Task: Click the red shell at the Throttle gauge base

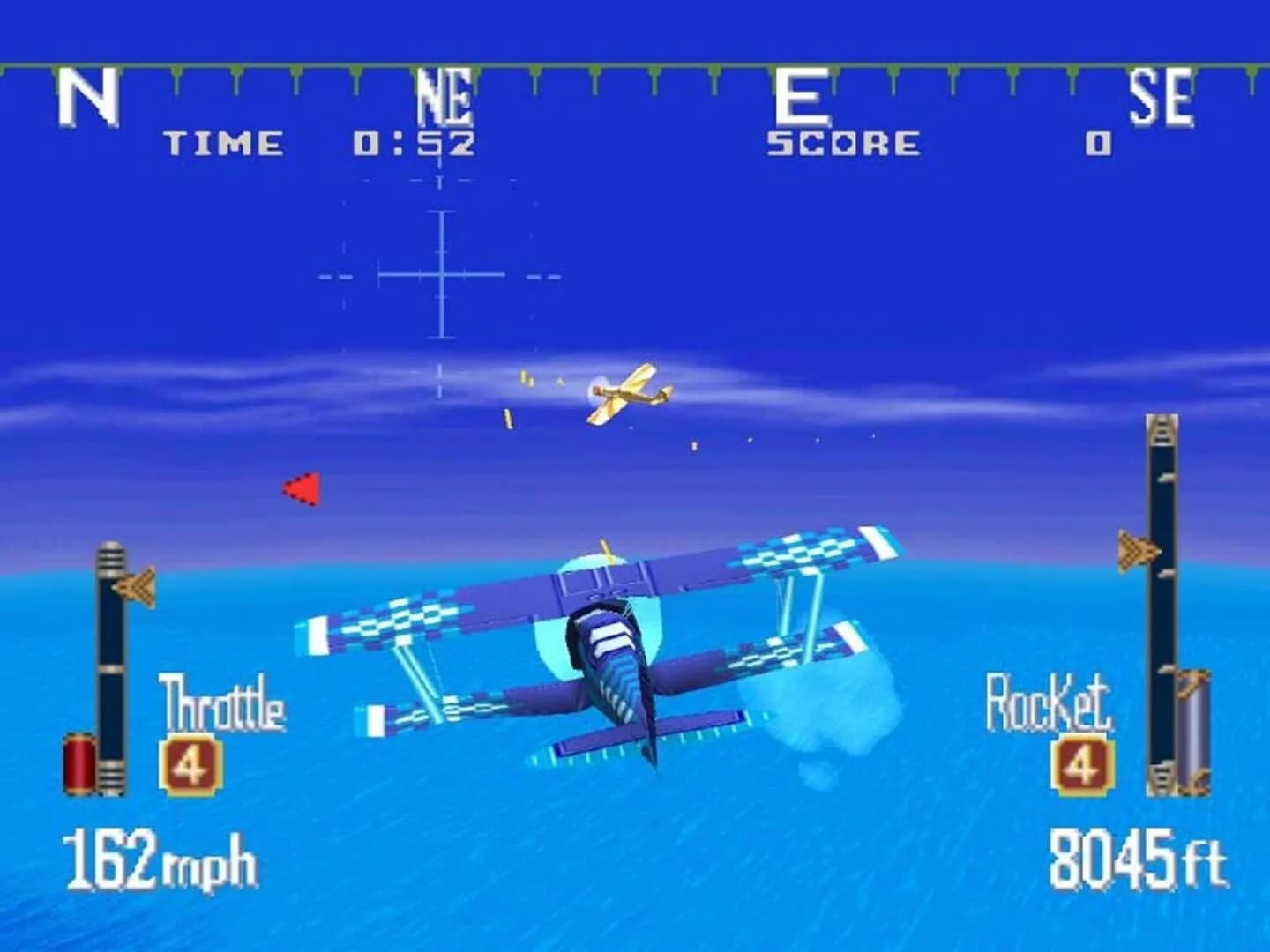Action: coord(80,763)
